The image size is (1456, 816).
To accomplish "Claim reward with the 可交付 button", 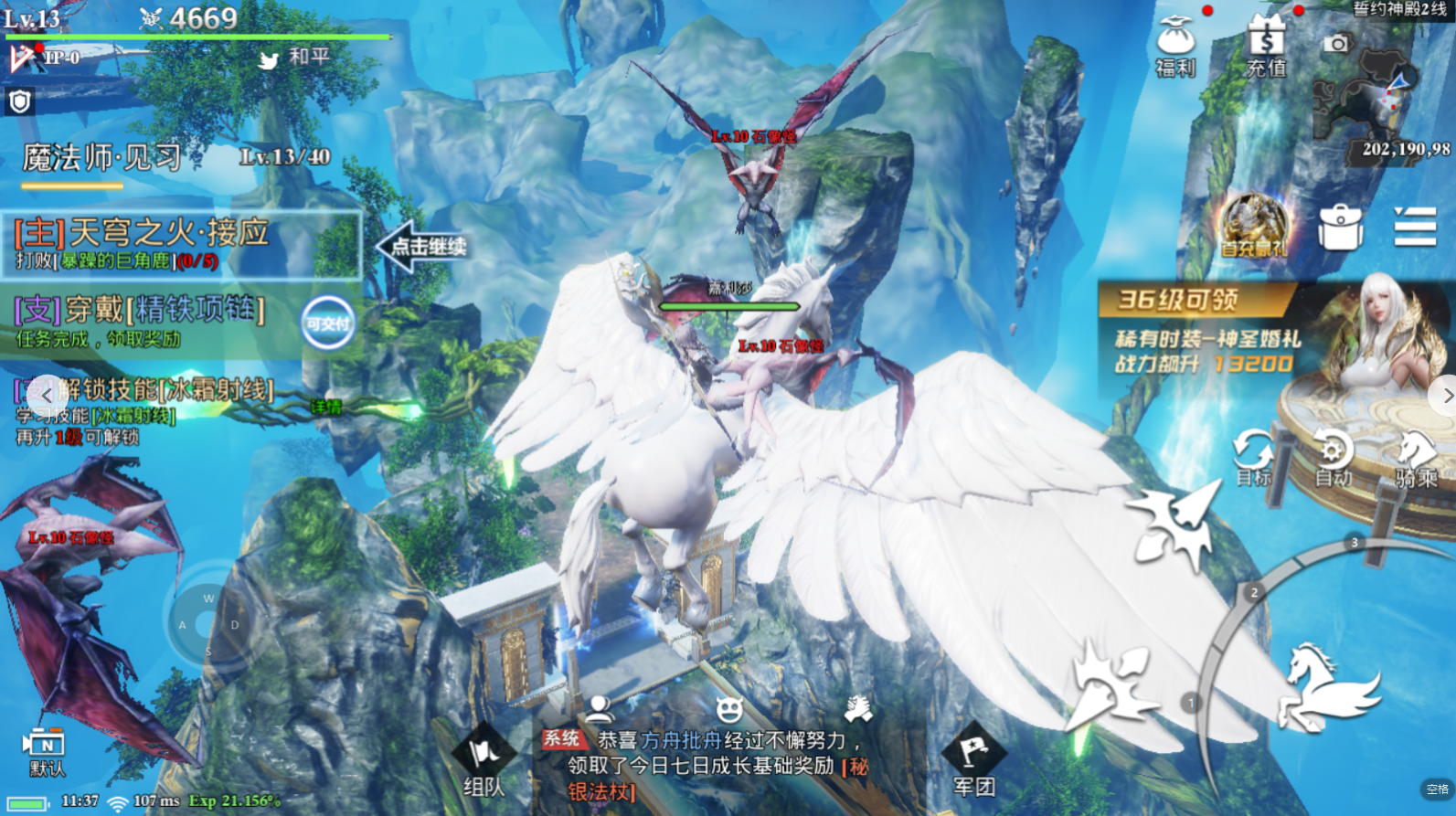I will click(328, 323).
